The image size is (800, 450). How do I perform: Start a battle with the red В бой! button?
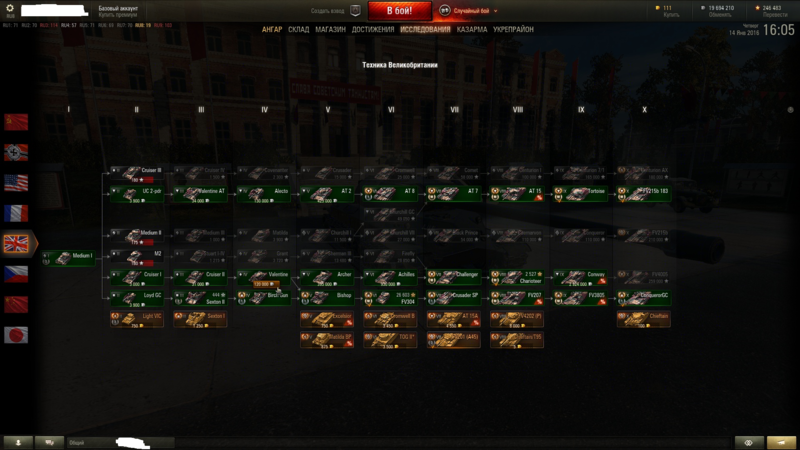click(x=400, y=11)
